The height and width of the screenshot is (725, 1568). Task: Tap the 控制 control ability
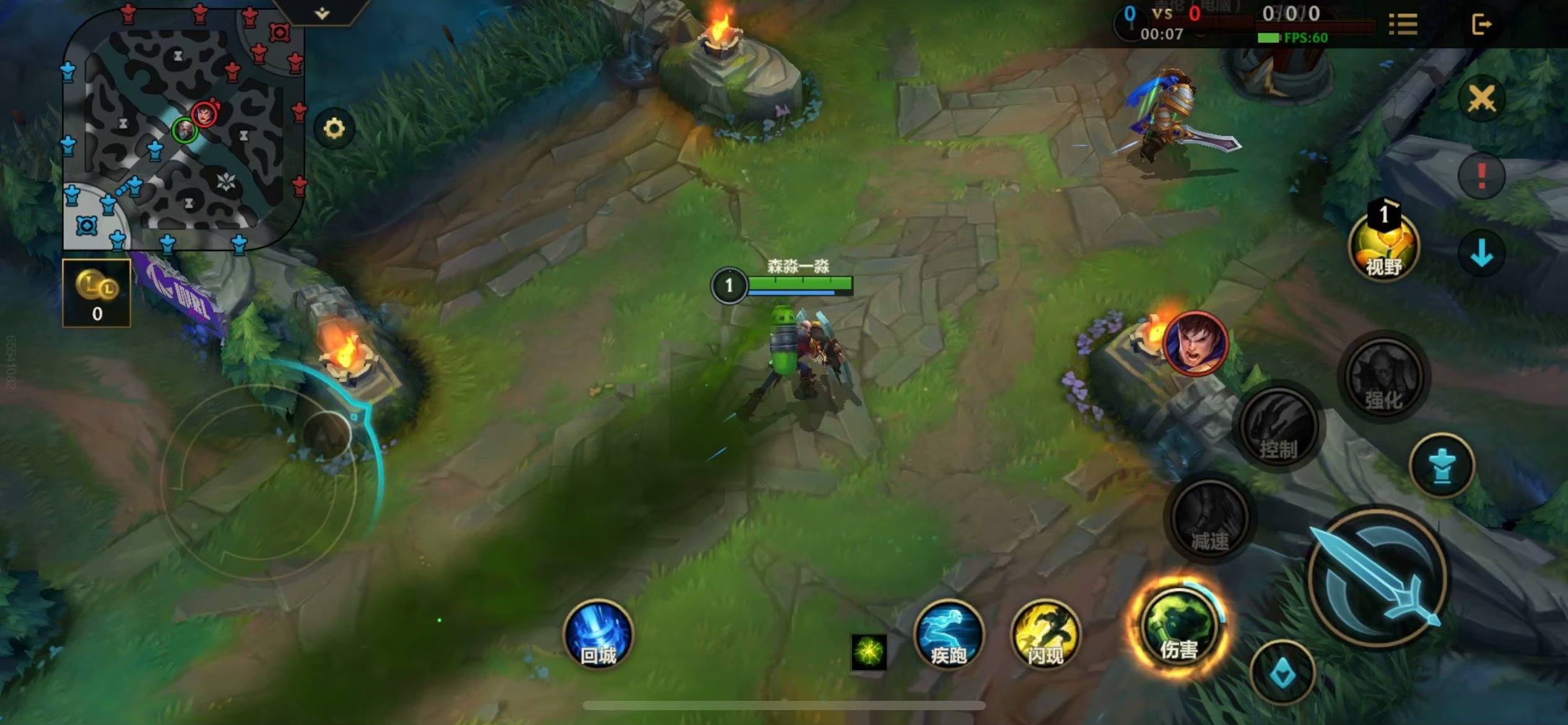[1279, 426]
